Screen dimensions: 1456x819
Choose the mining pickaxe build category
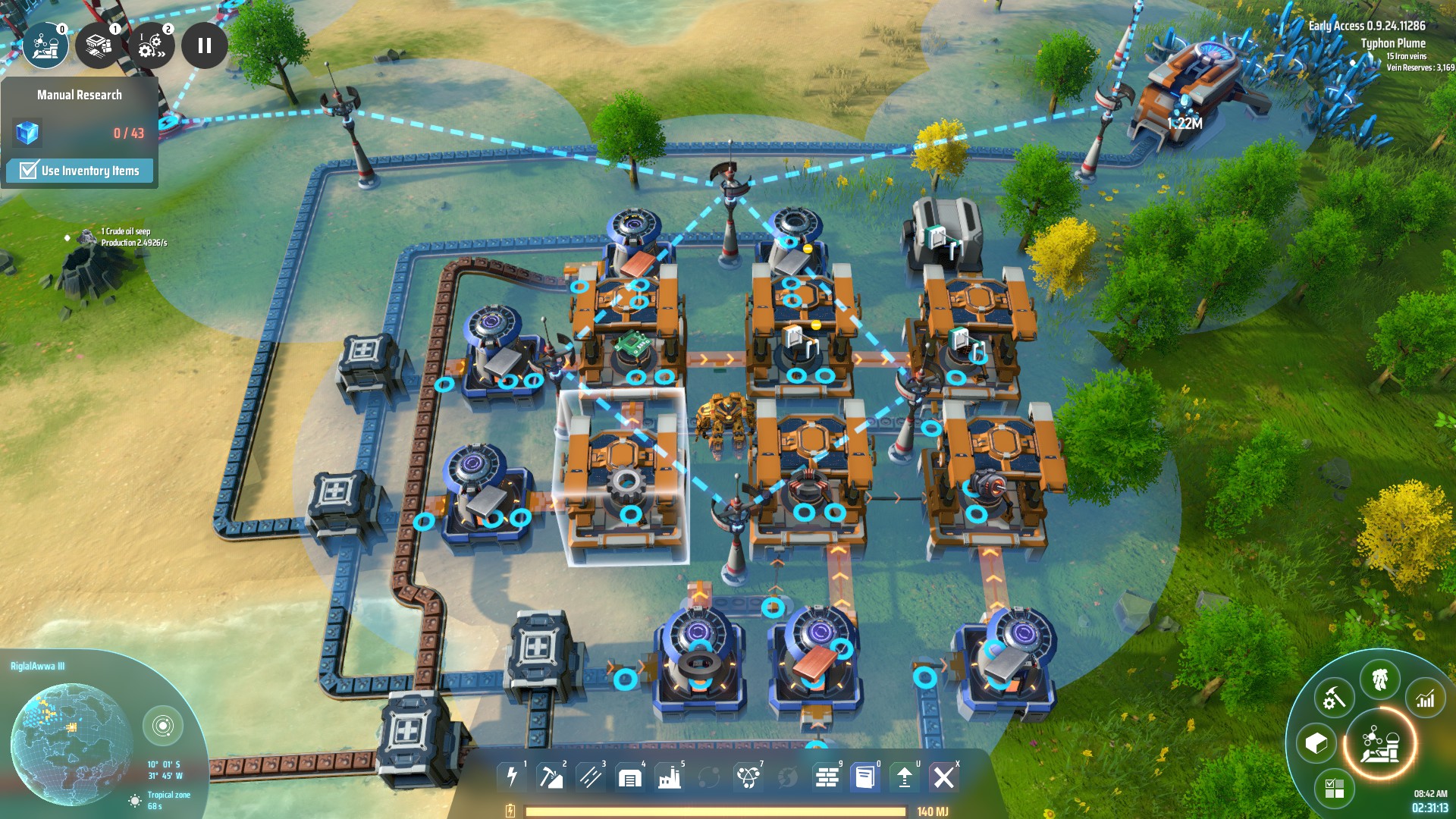tap(551, 777)
